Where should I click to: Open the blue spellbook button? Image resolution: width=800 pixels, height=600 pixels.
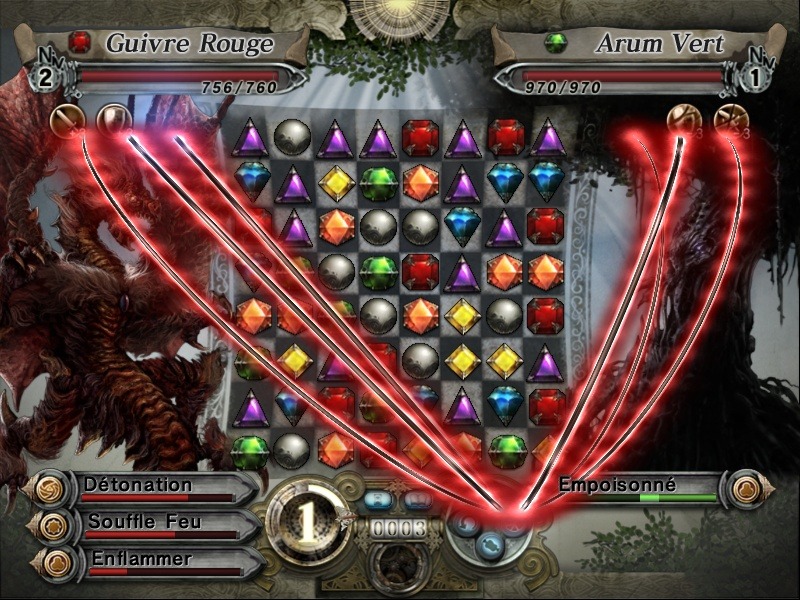(418, 499)
